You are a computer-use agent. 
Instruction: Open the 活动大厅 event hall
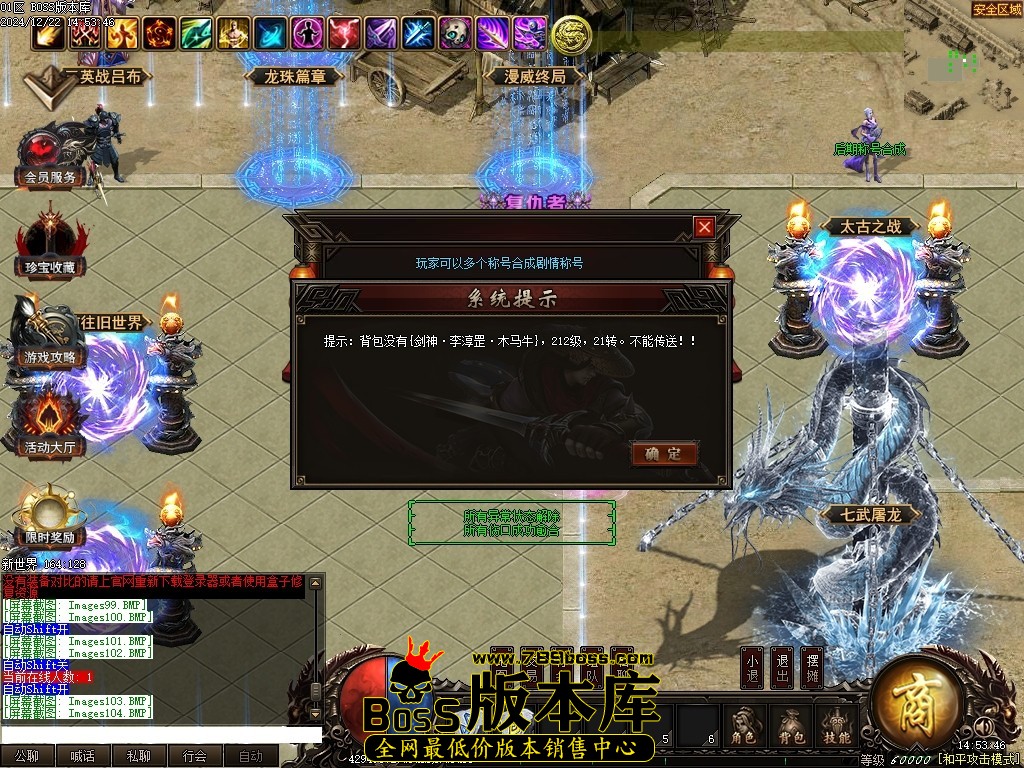click(x=50, y=425)
